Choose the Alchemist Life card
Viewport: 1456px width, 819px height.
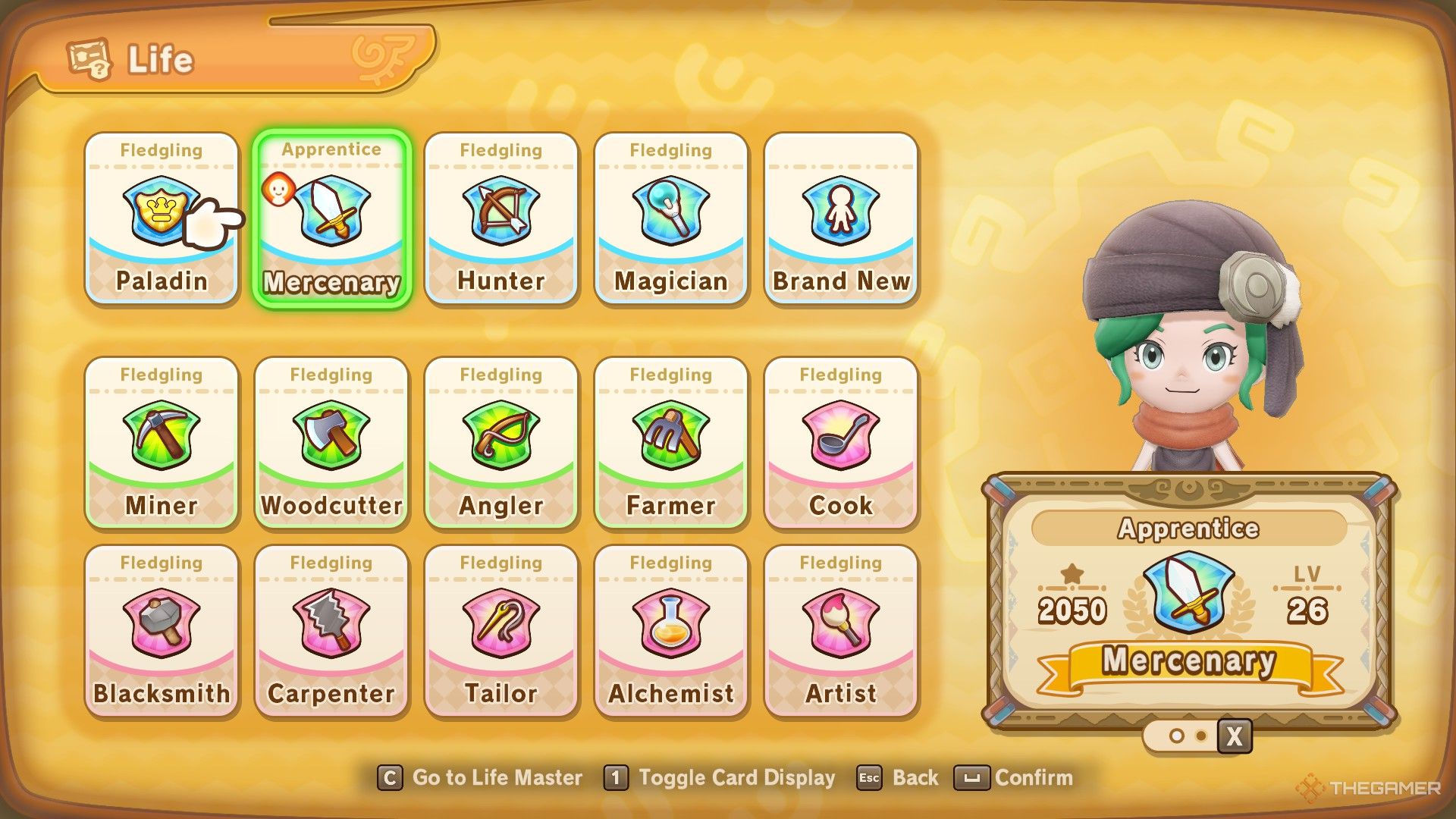671,631
